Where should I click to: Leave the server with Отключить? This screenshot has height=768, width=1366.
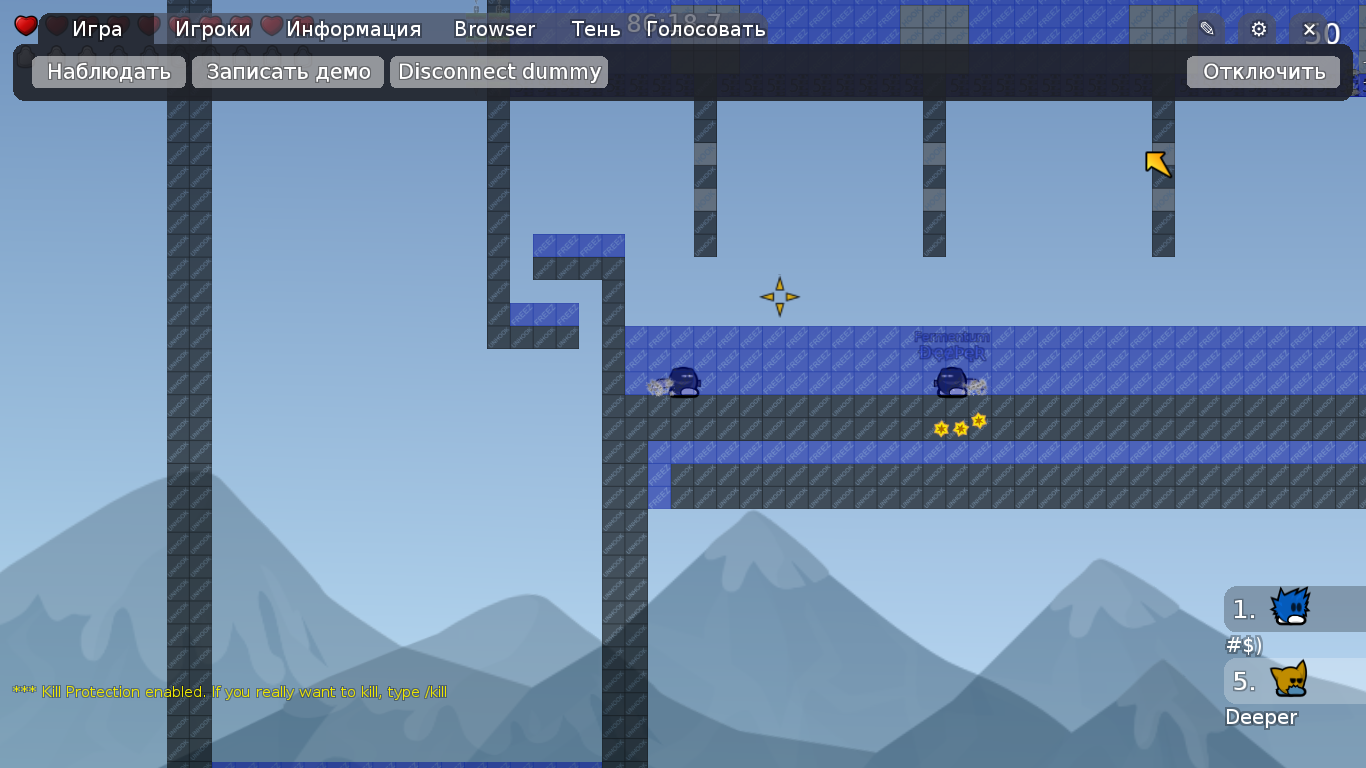(1263, 72)
